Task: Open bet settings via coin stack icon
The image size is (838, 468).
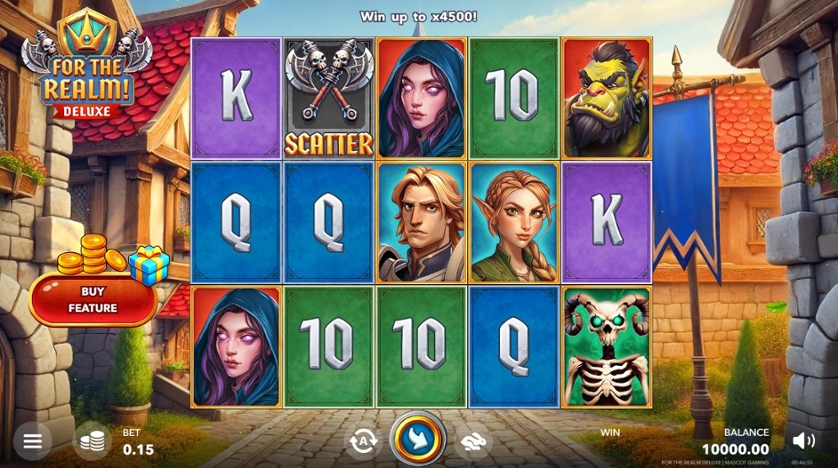Action: coord(93,440)
